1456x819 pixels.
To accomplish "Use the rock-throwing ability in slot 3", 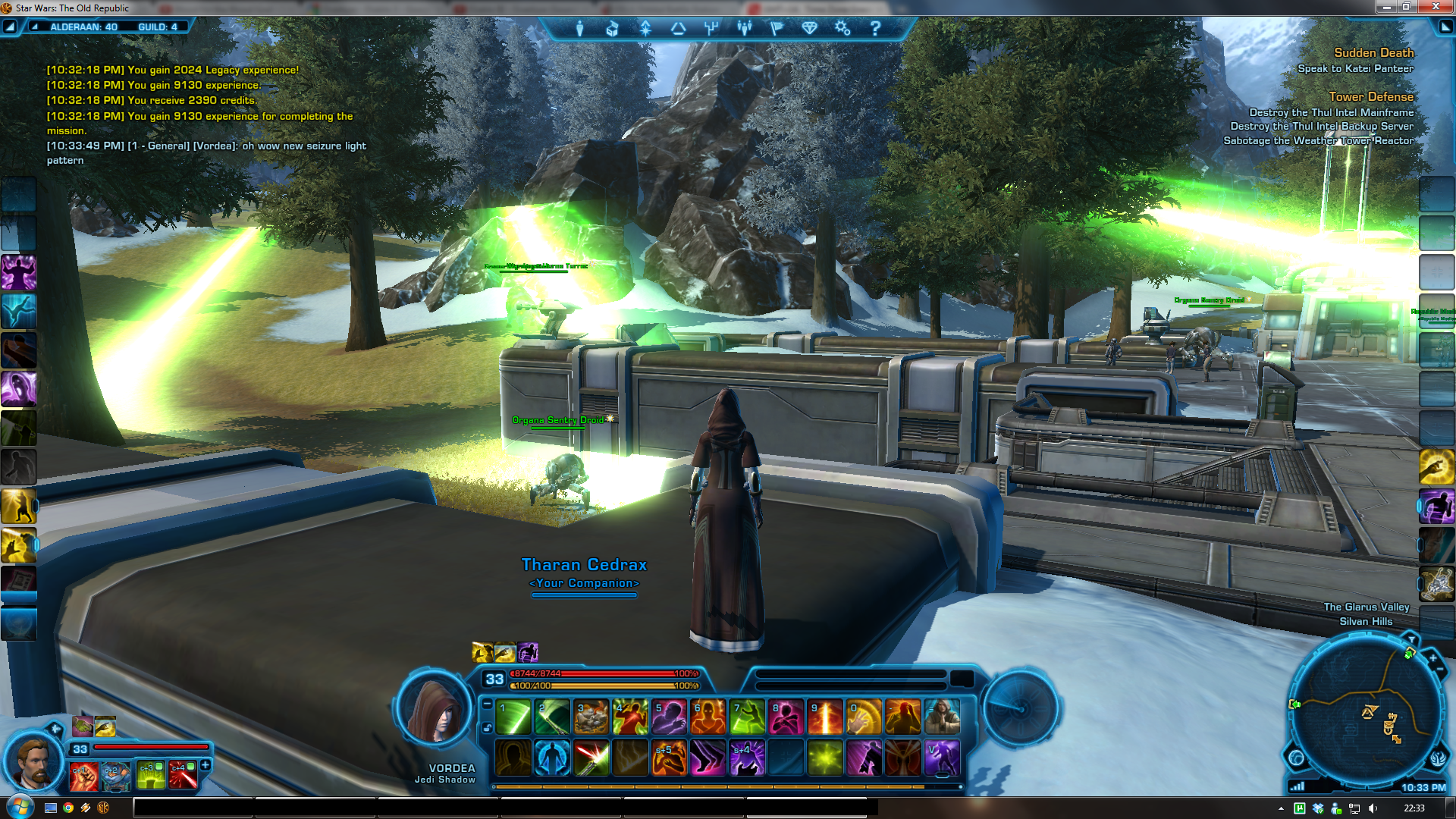I will 591,717.
